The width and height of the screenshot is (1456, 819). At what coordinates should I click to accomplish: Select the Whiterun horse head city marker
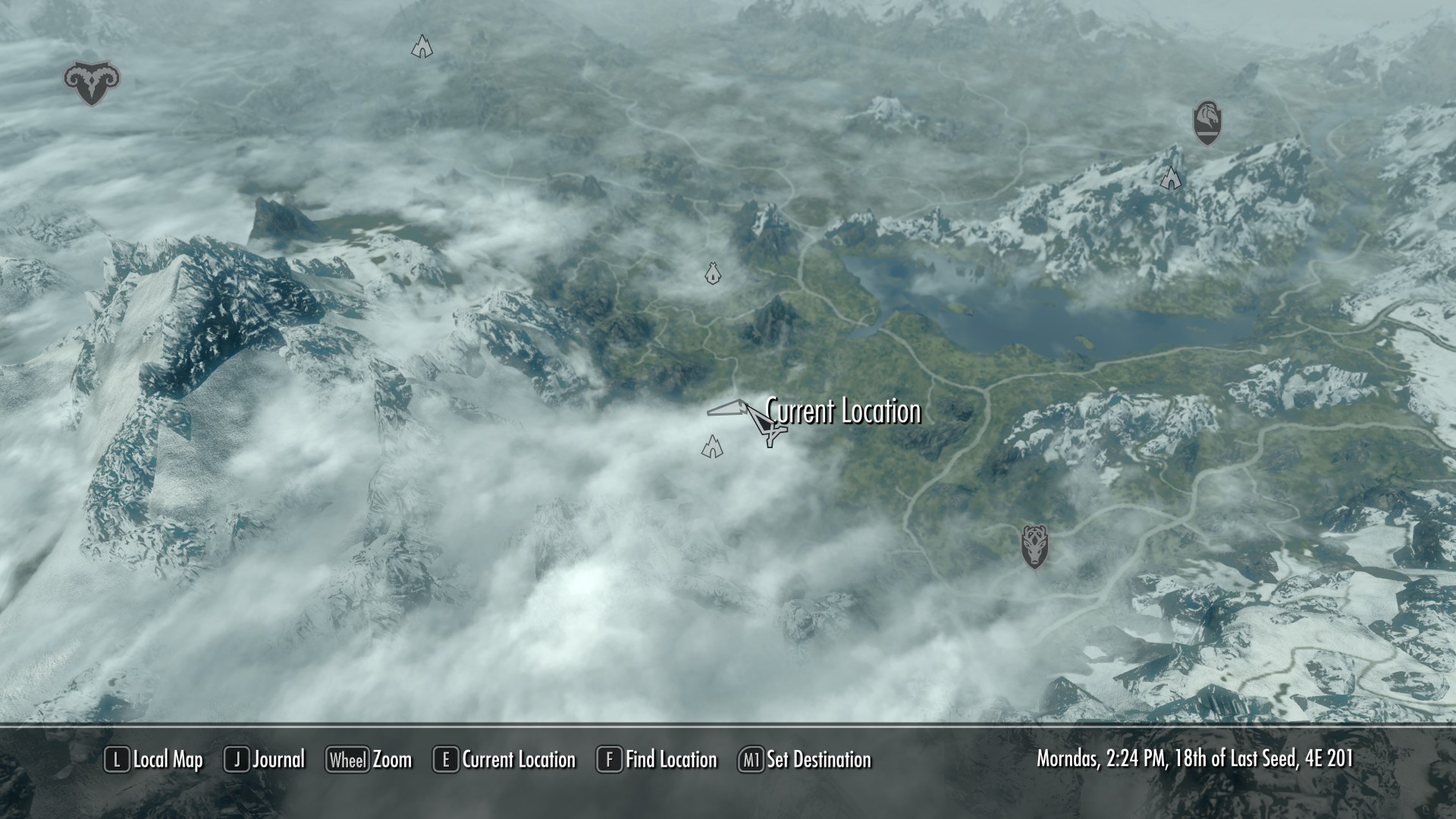(1207, 122)
